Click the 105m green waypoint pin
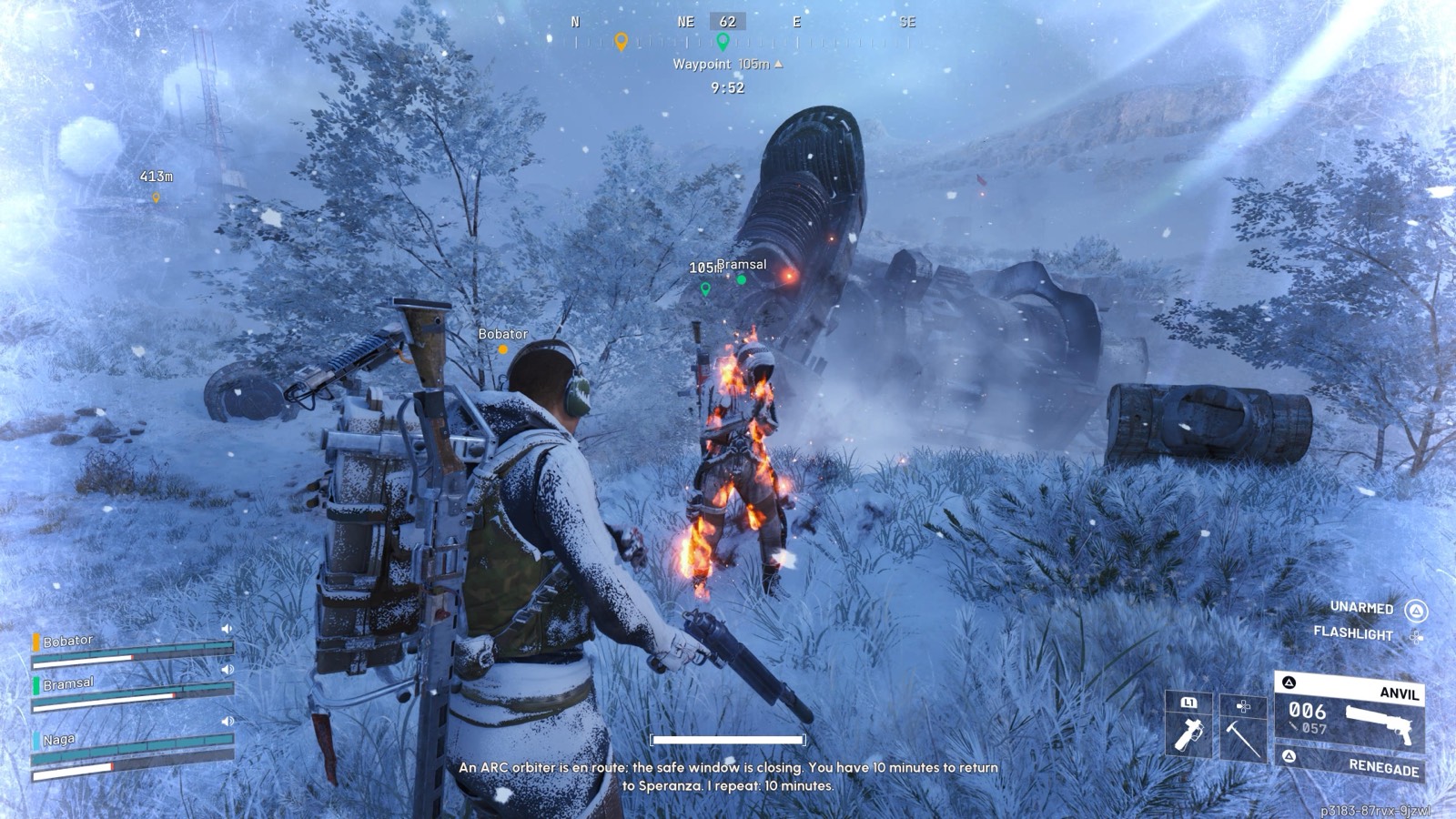1456x819 pixels. tap(705, 289)
